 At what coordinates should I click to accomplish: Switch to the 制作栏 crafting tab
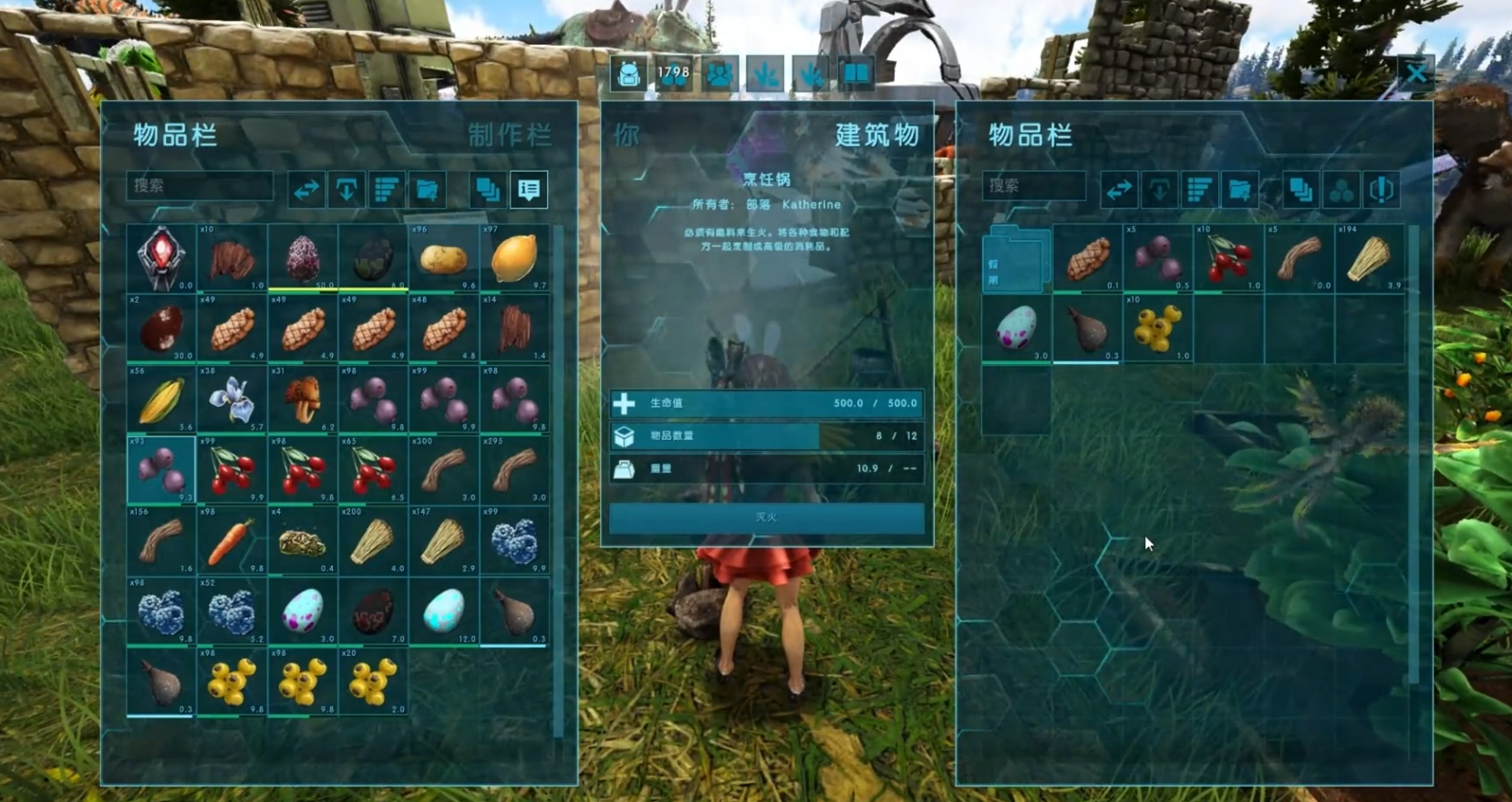(509, 135)
